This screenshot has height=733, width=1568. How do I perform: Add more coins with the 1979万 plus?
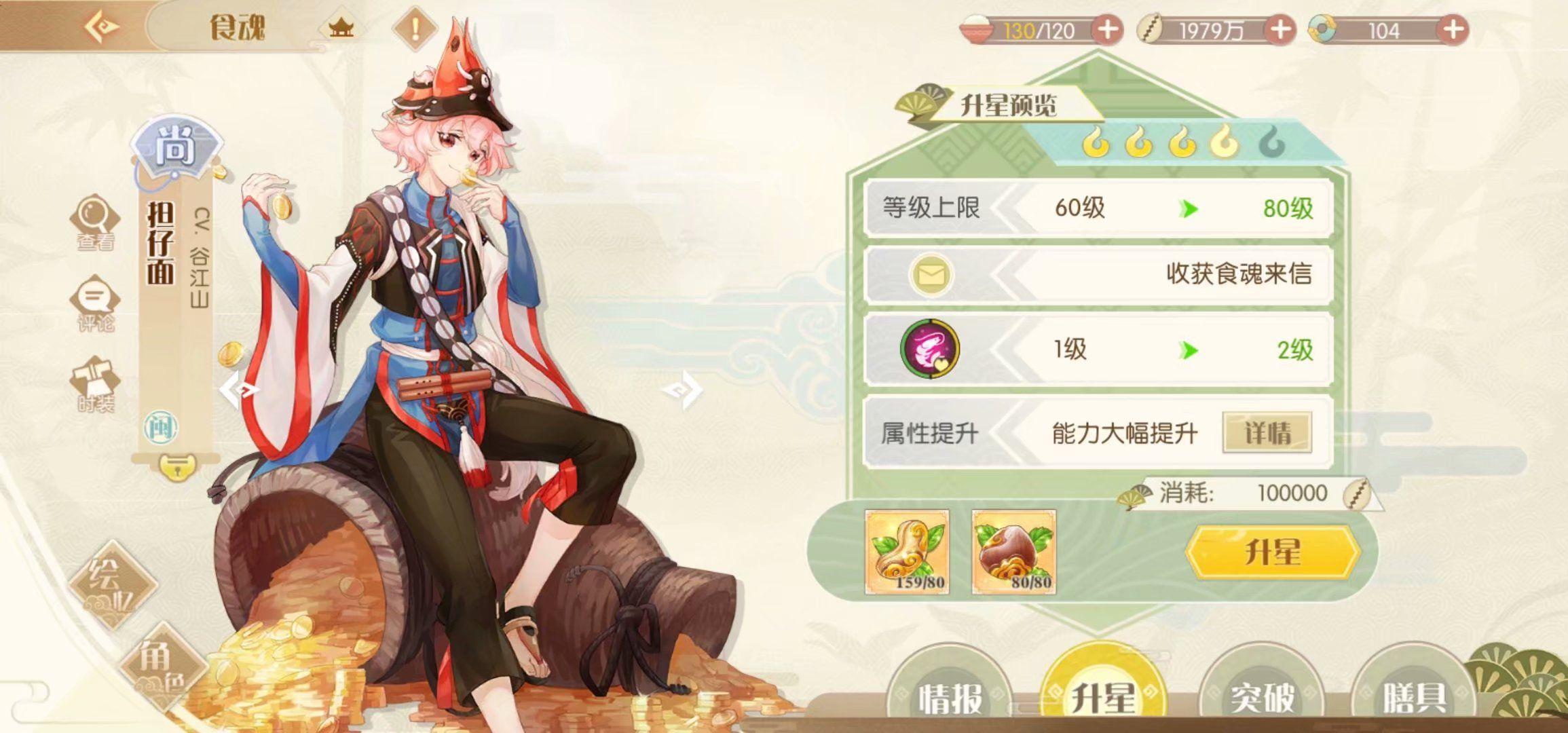tap(1280, 31)
